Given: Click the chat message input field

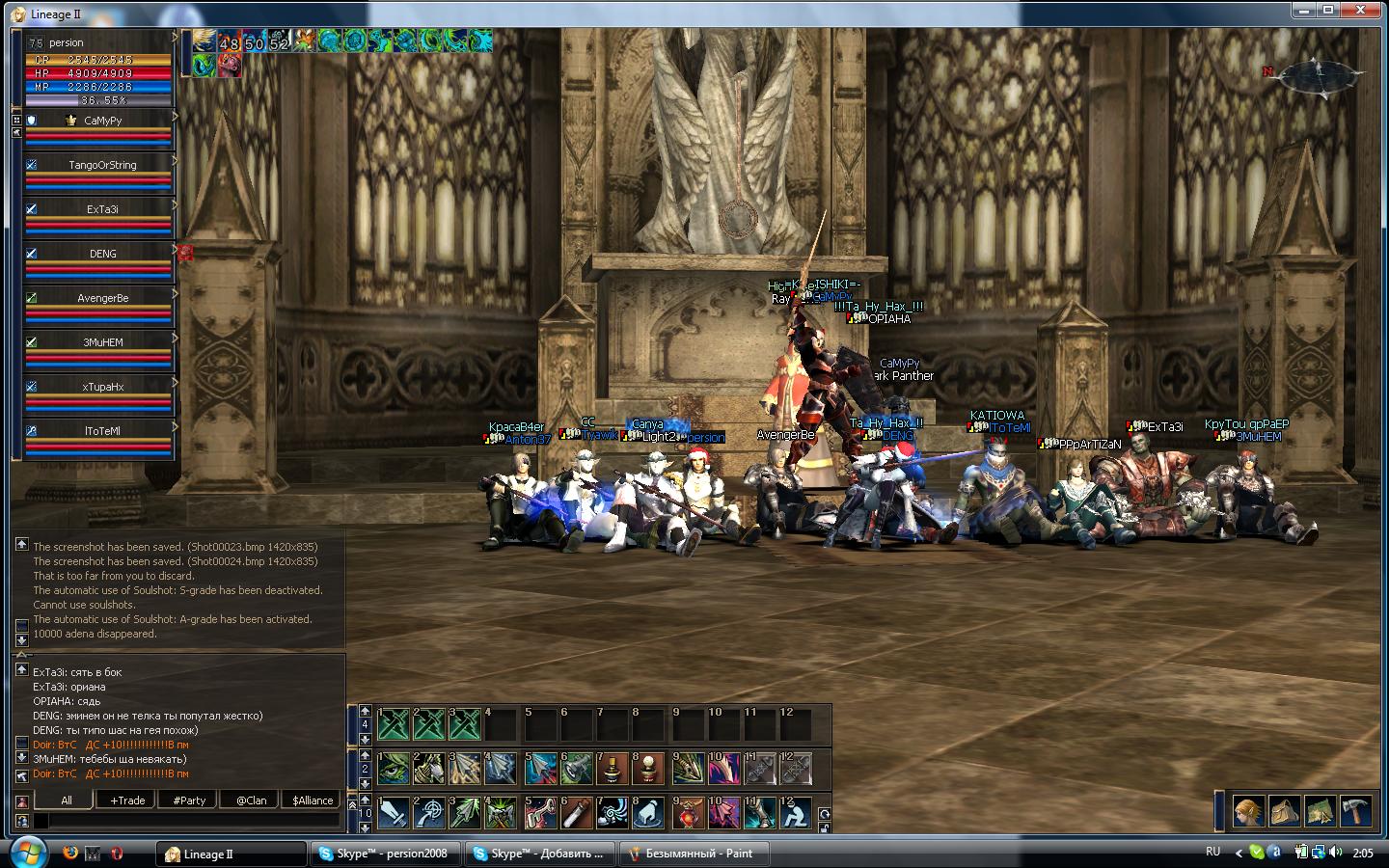Looking at the screenshot, I should (x=188, y=821).
